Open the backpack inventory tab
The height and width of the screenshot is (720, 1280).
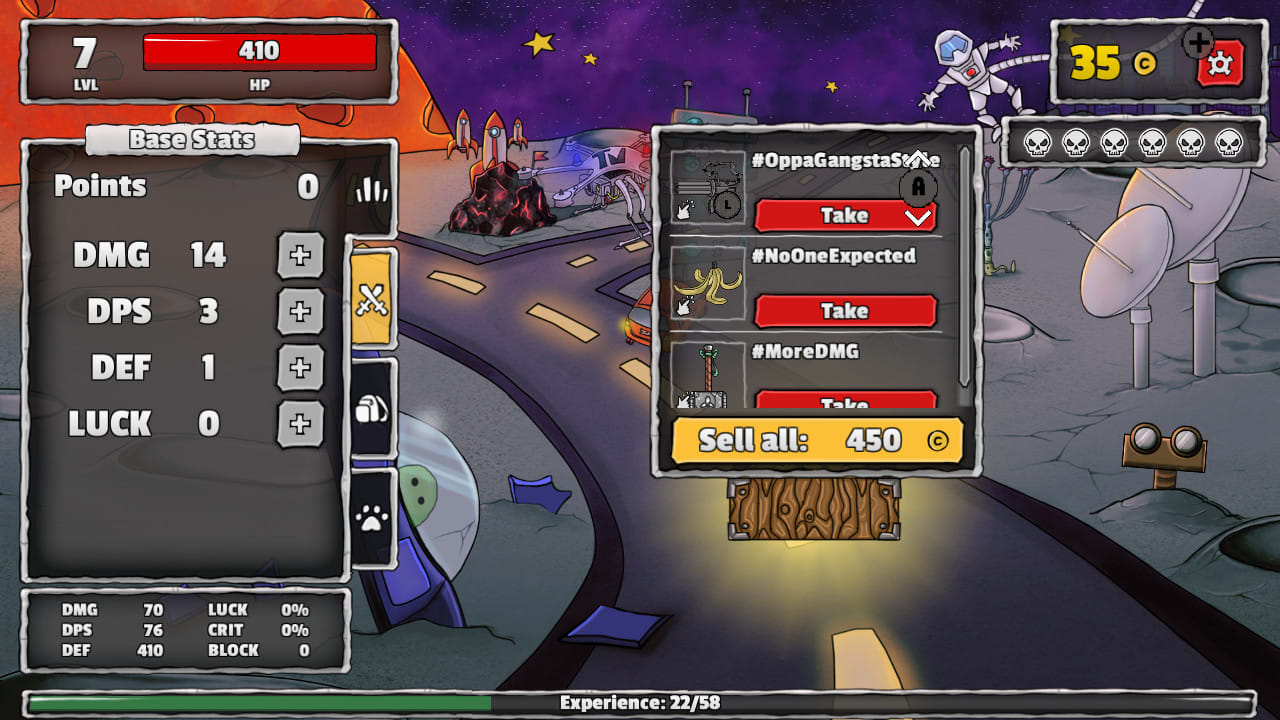coord(374,410)
